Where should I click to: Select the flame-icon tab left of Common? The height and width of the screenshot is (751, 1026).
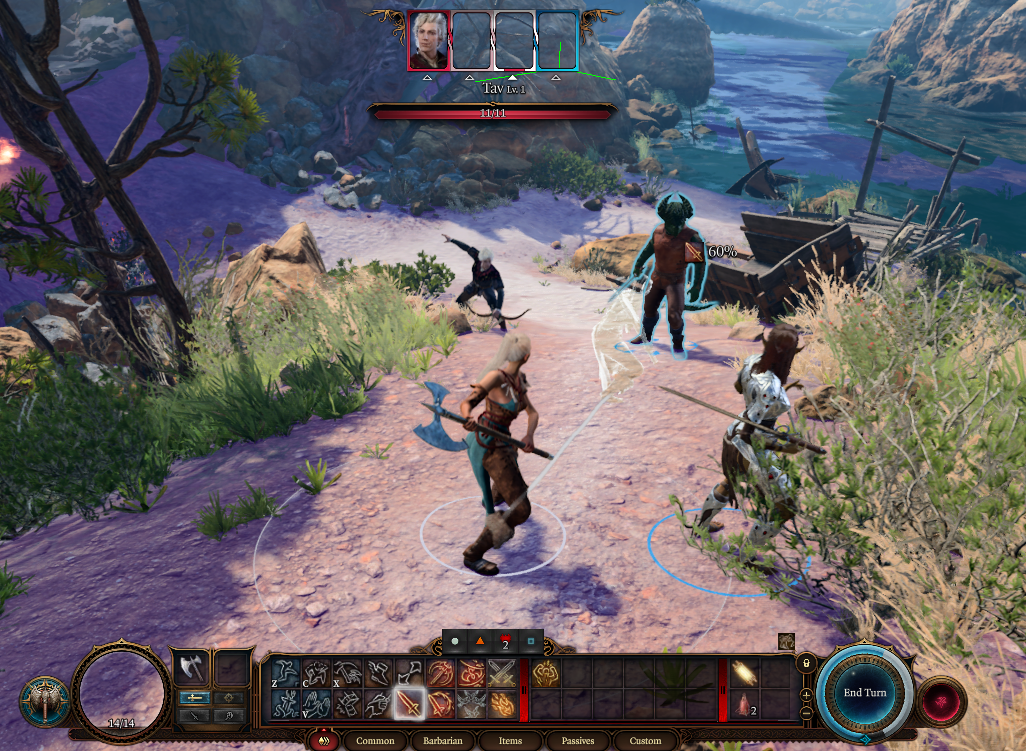323,741
